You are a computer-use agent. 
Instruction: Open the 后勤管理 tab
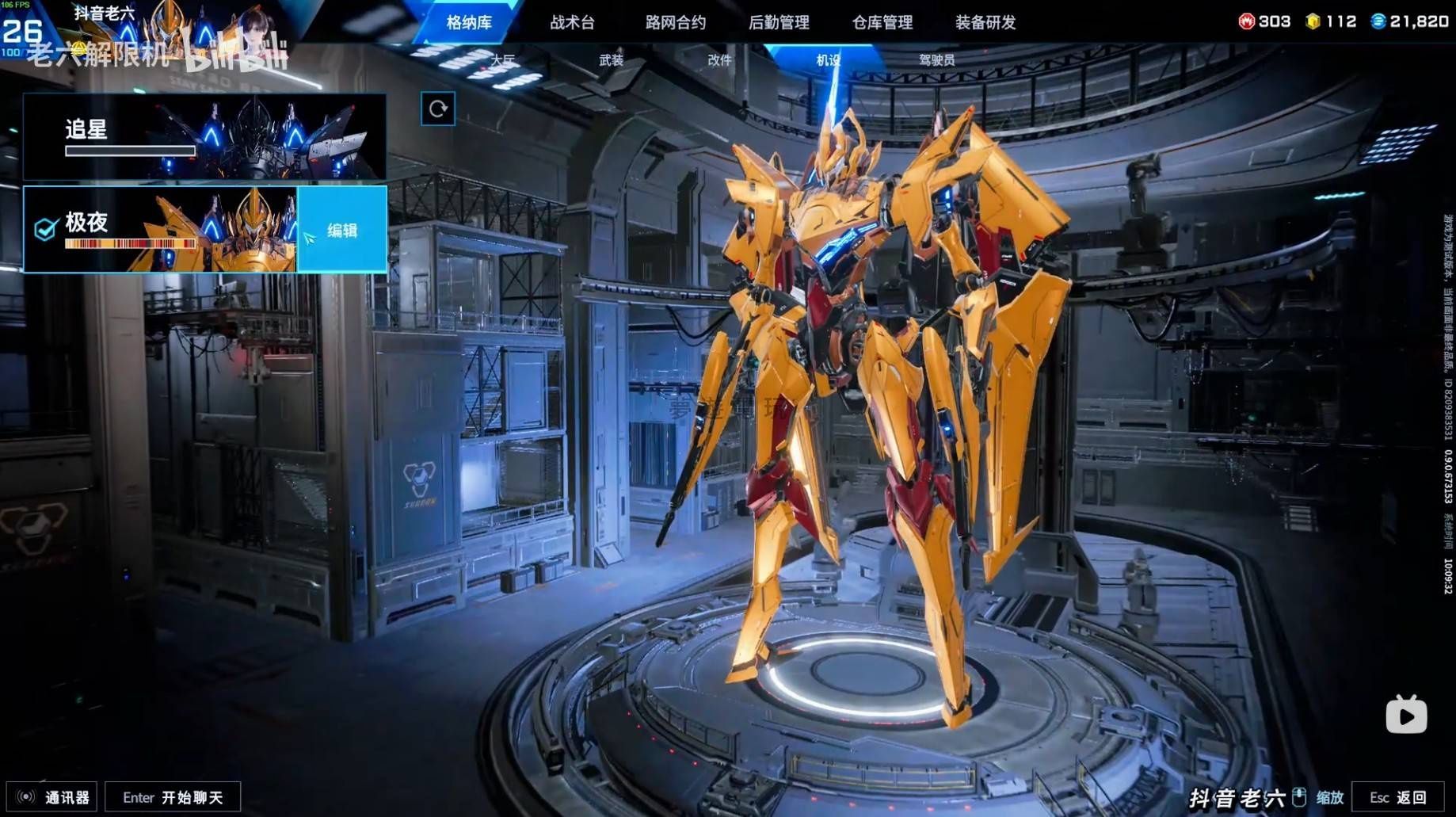pos(779,22)
